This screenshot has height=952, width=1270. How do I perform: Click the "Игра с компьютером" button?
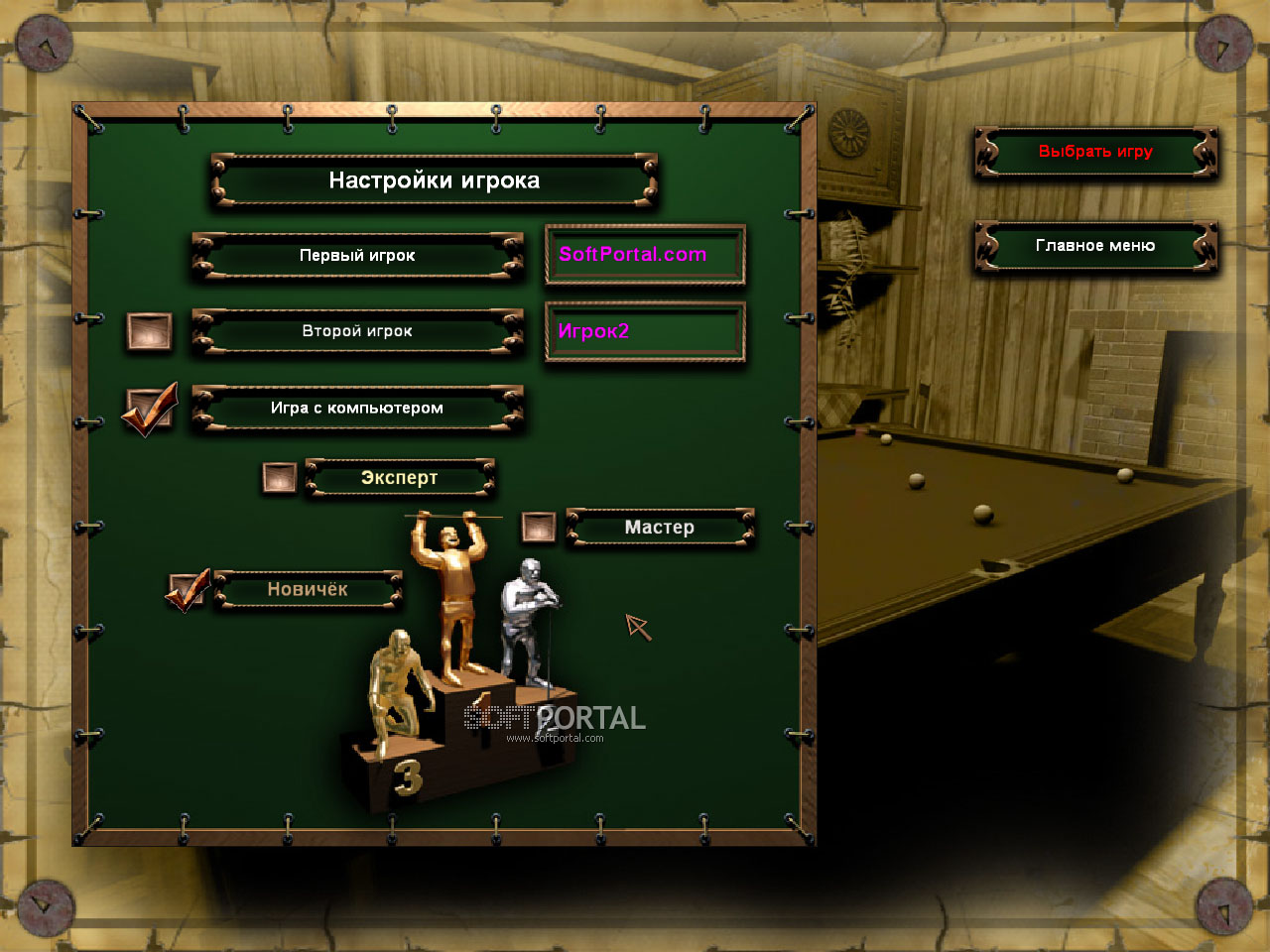tap(357, 409)
